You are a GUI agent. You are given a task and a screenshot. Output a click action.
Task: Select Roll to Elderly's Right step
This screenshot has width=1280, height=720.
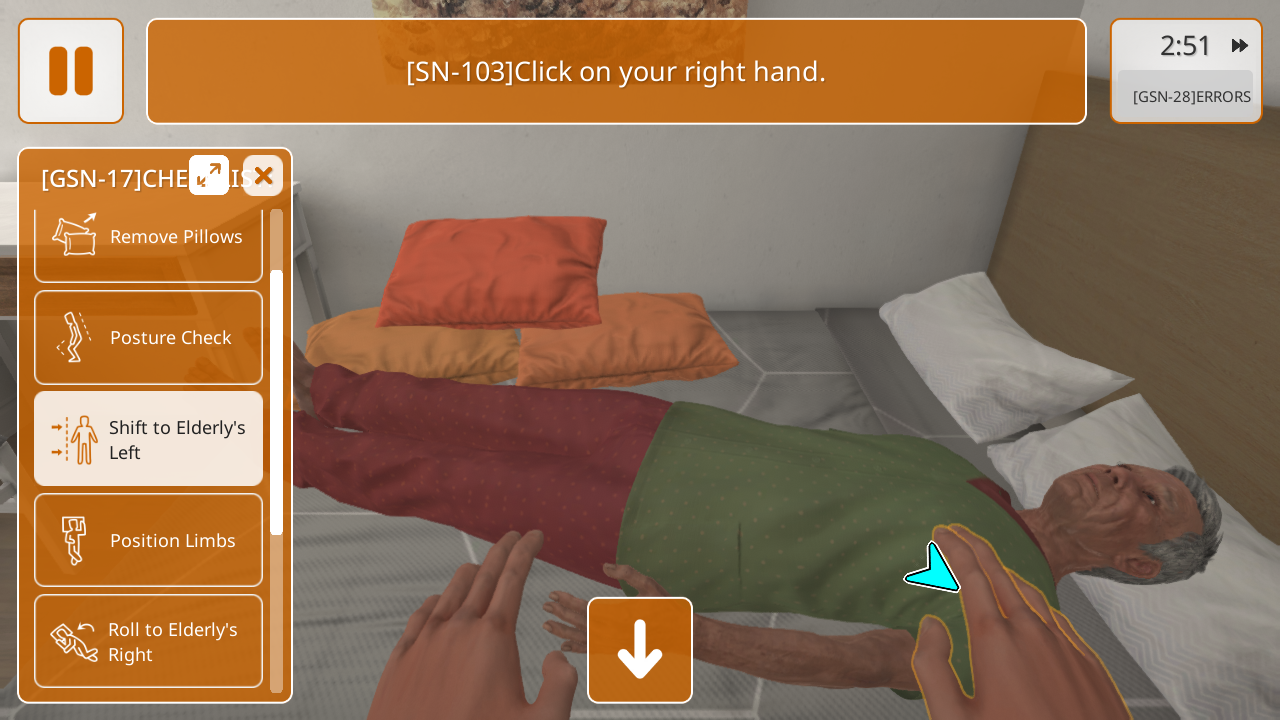coord(148,641)
